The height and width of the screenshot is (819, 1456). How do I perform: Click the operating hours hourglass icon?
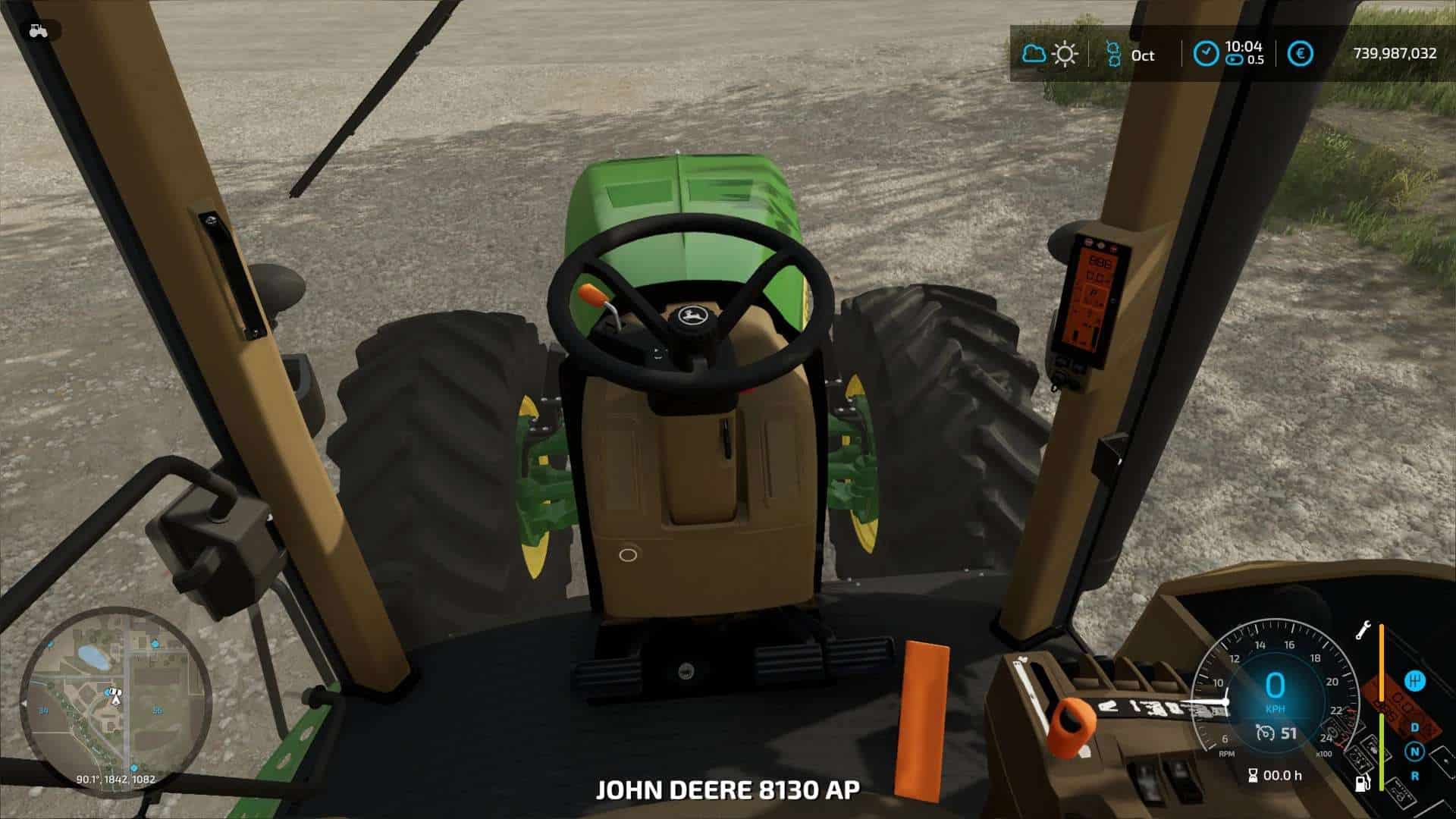1253,775
